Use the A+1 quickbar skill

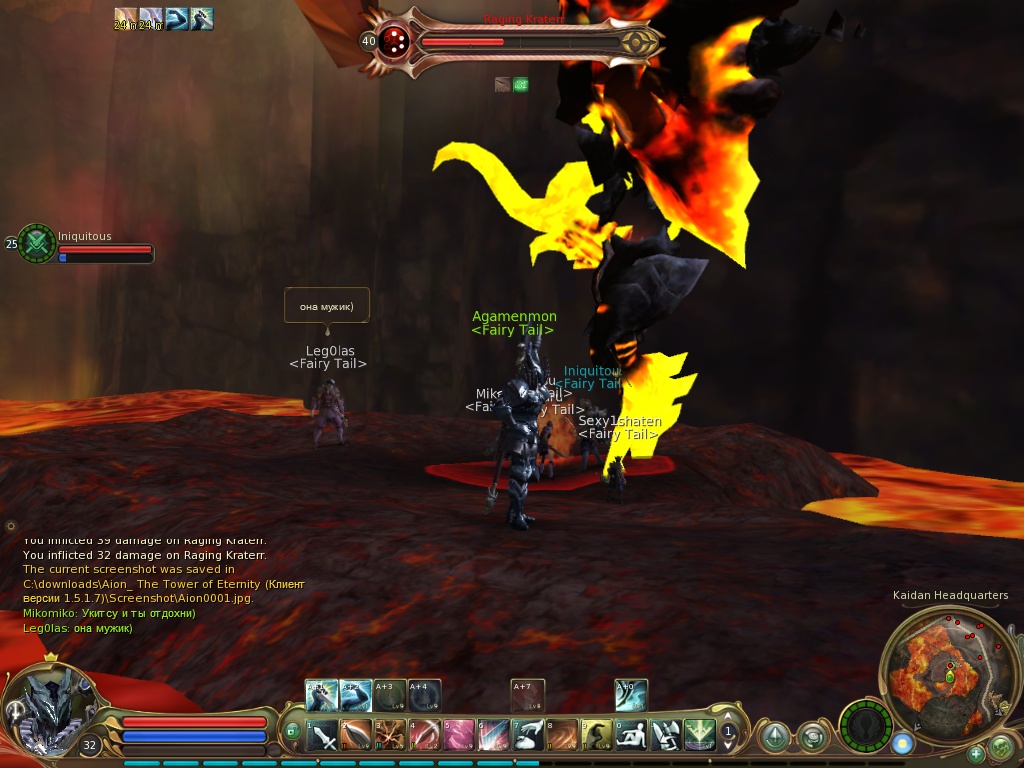(x=322, y=696)
